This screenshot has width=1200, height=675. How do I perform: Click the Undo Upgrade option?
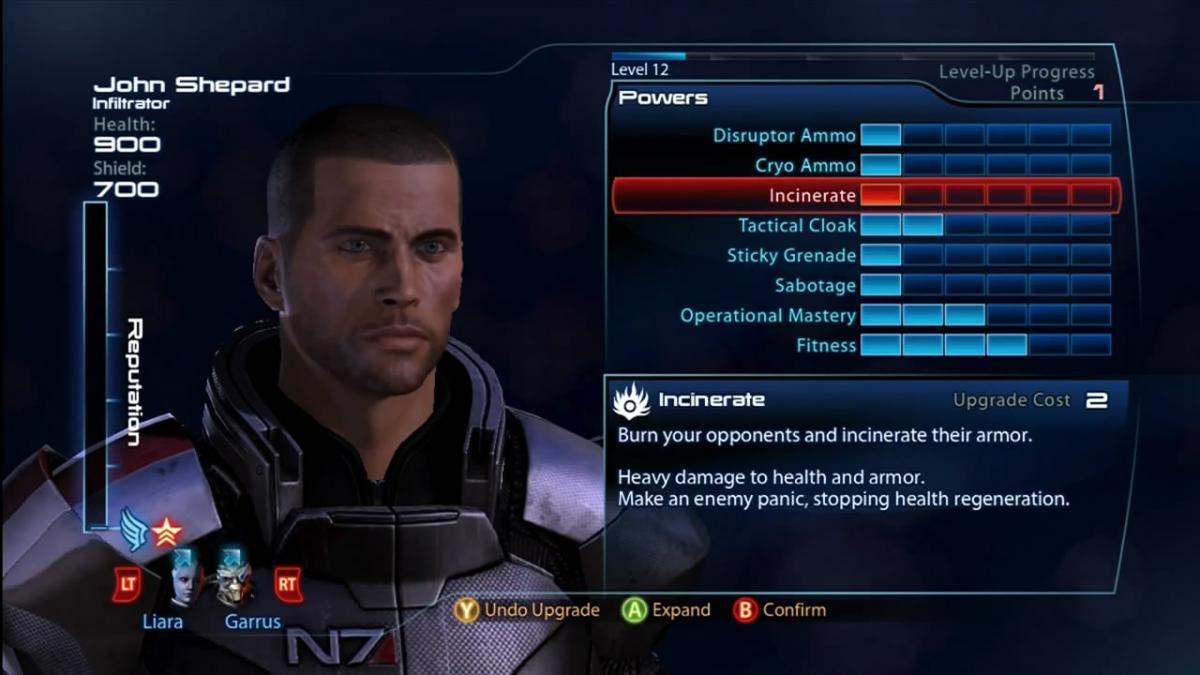pos(527,609)
